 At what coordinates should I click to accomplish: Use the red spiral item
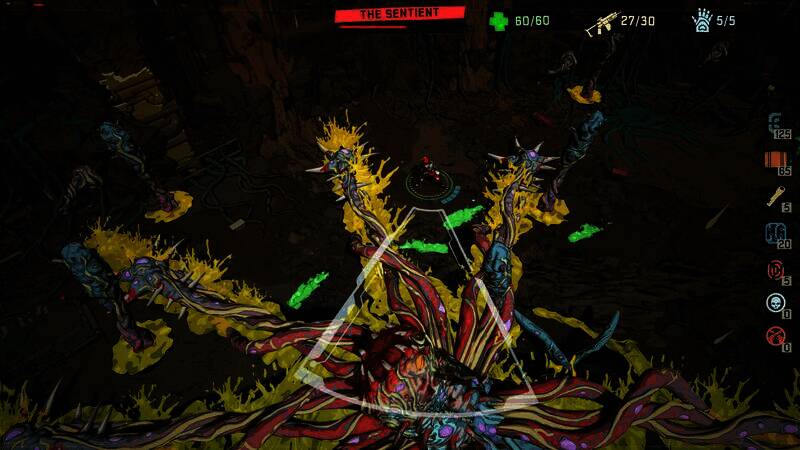click(x=775, y=269)
